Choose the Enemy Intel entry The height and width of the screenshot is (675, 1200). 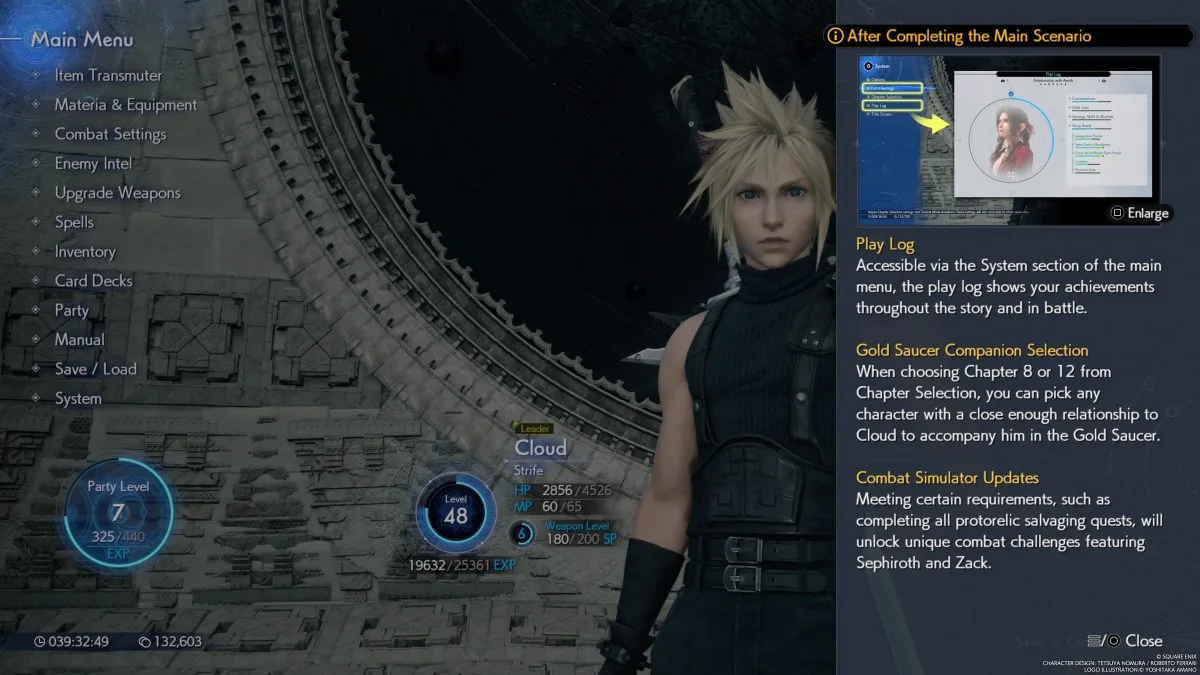tap(93, 163)
